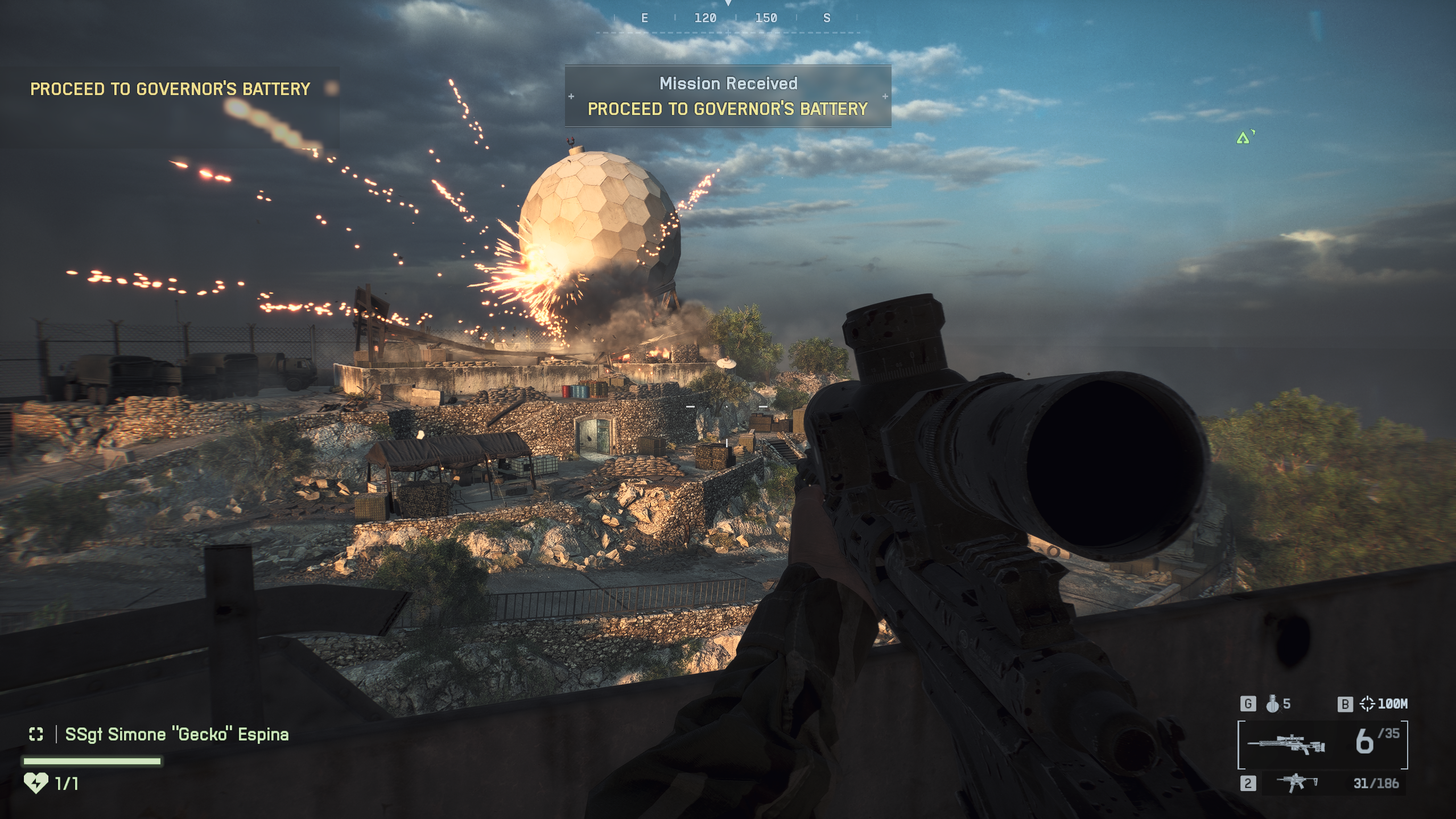Choose the primary sniper rifle weapon slot
This screenshot has height=819, width=1456.
[1286, 744]
